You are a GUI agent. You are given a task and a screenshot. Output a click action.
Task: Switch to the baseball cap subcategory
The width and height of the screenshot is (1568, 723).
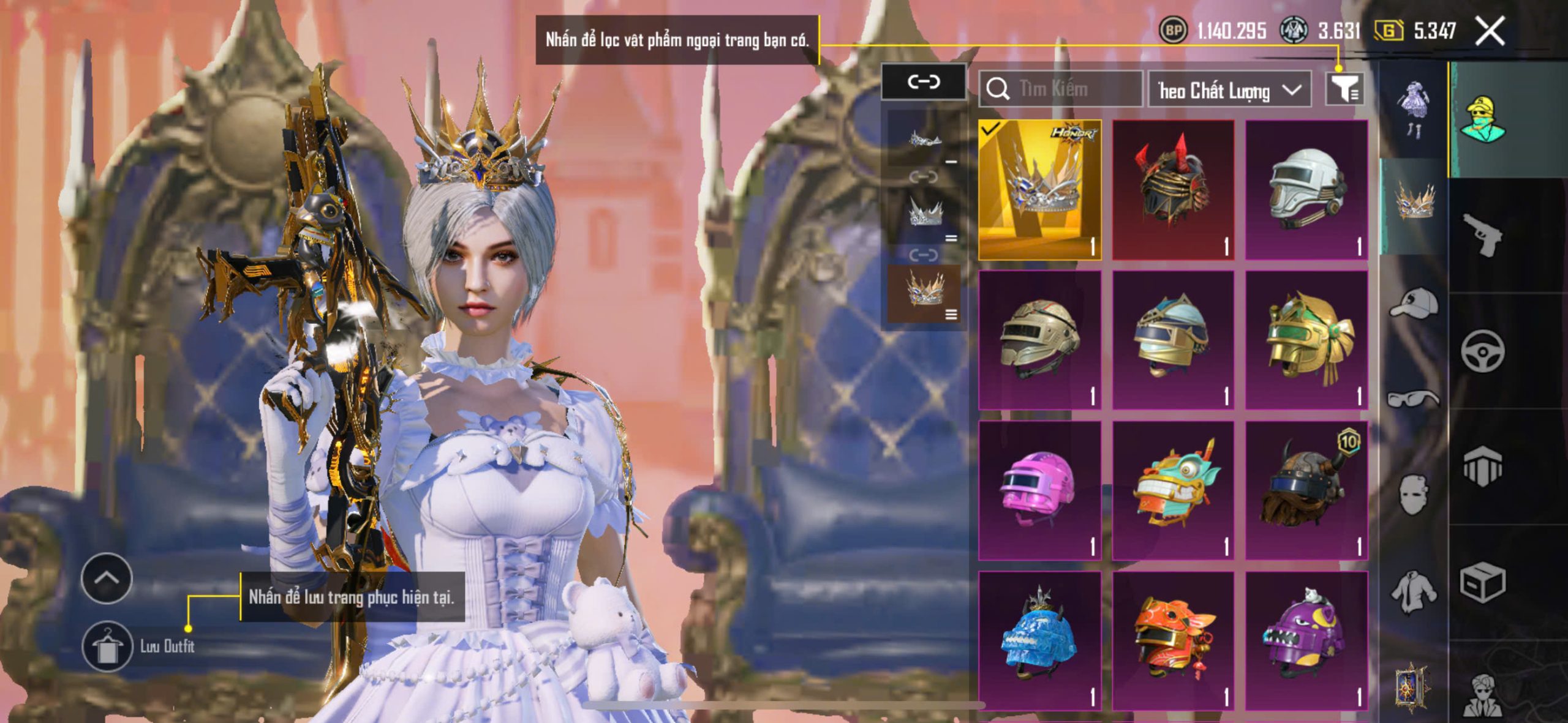1413,303
